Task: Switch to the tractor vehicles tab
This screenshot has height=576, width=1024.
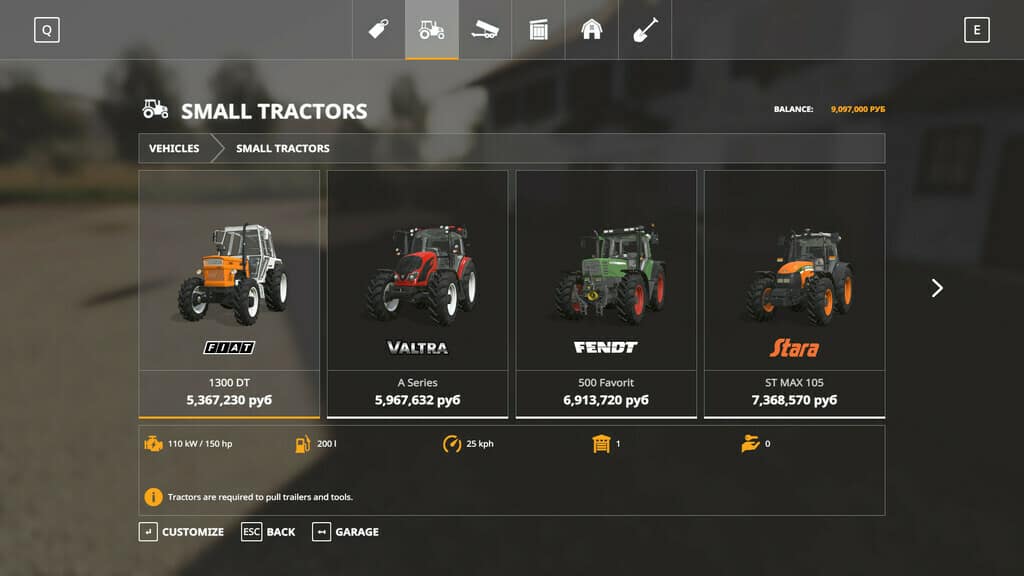Action: pyautogui.click(x=432, y=30)
